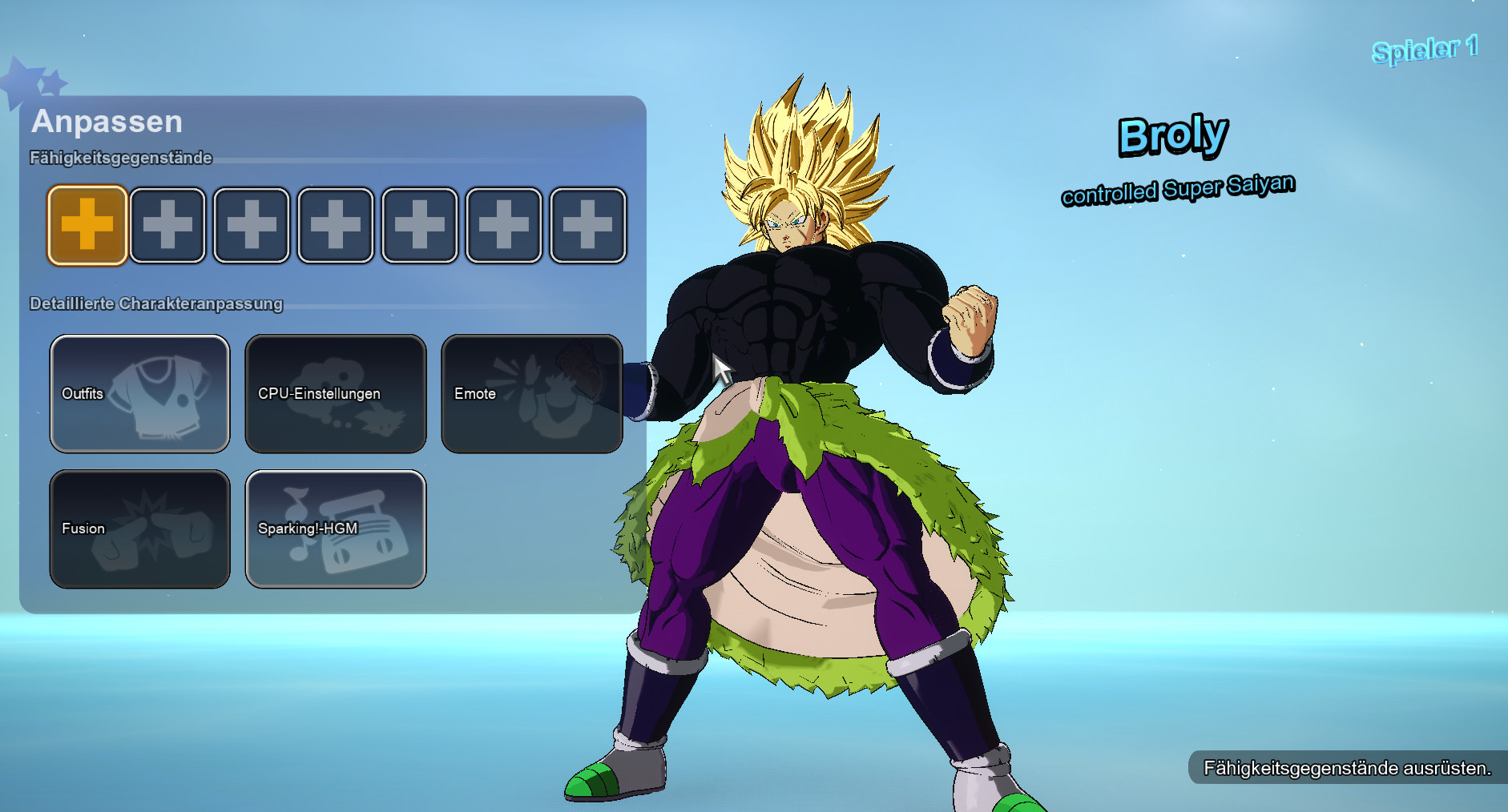This screenshot has width=1508, height=812.
Task: Open the Emote customization panel
Action: tap(531, 392)
